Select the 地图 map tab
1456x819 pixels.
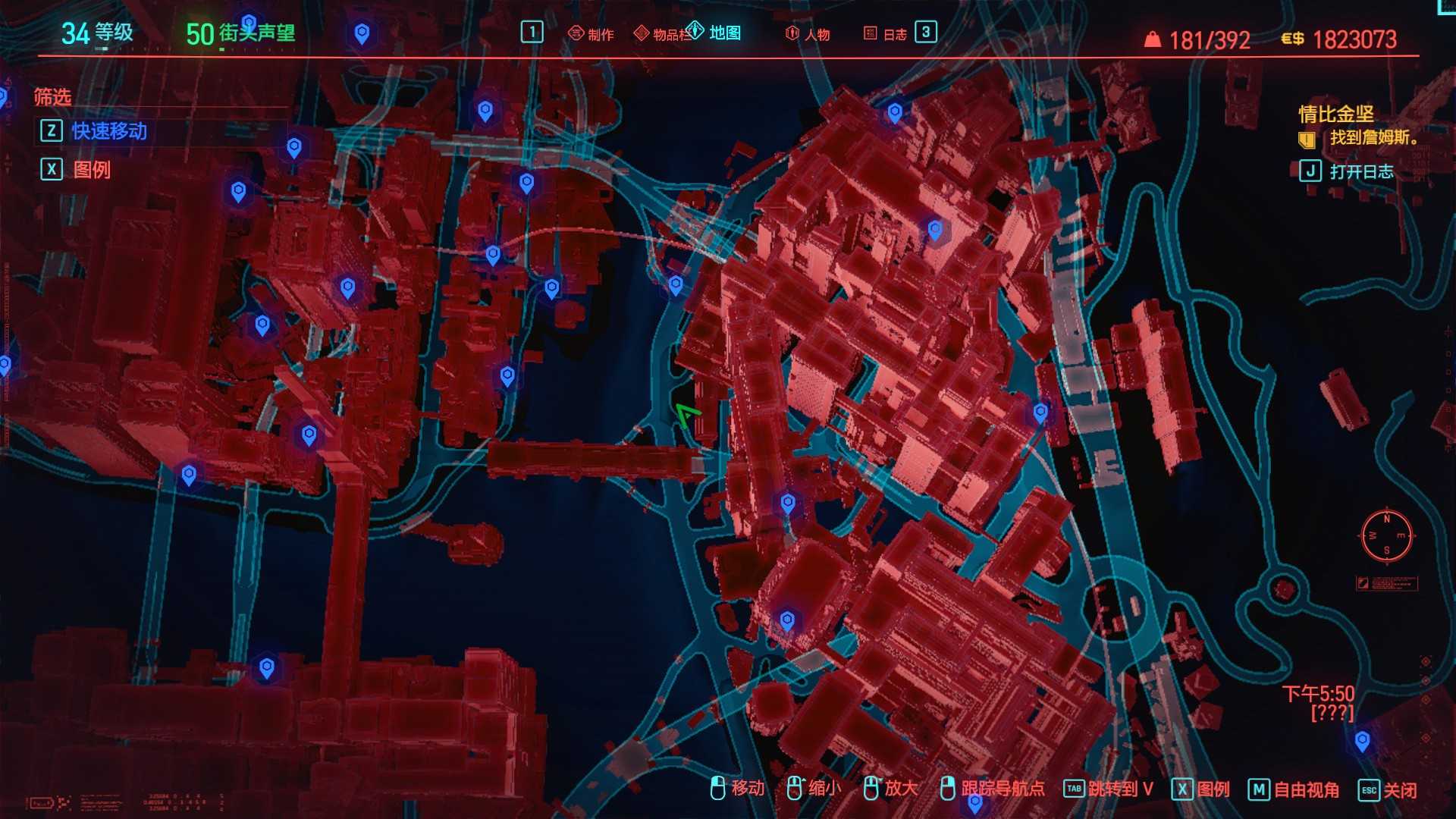click(715, 33)
